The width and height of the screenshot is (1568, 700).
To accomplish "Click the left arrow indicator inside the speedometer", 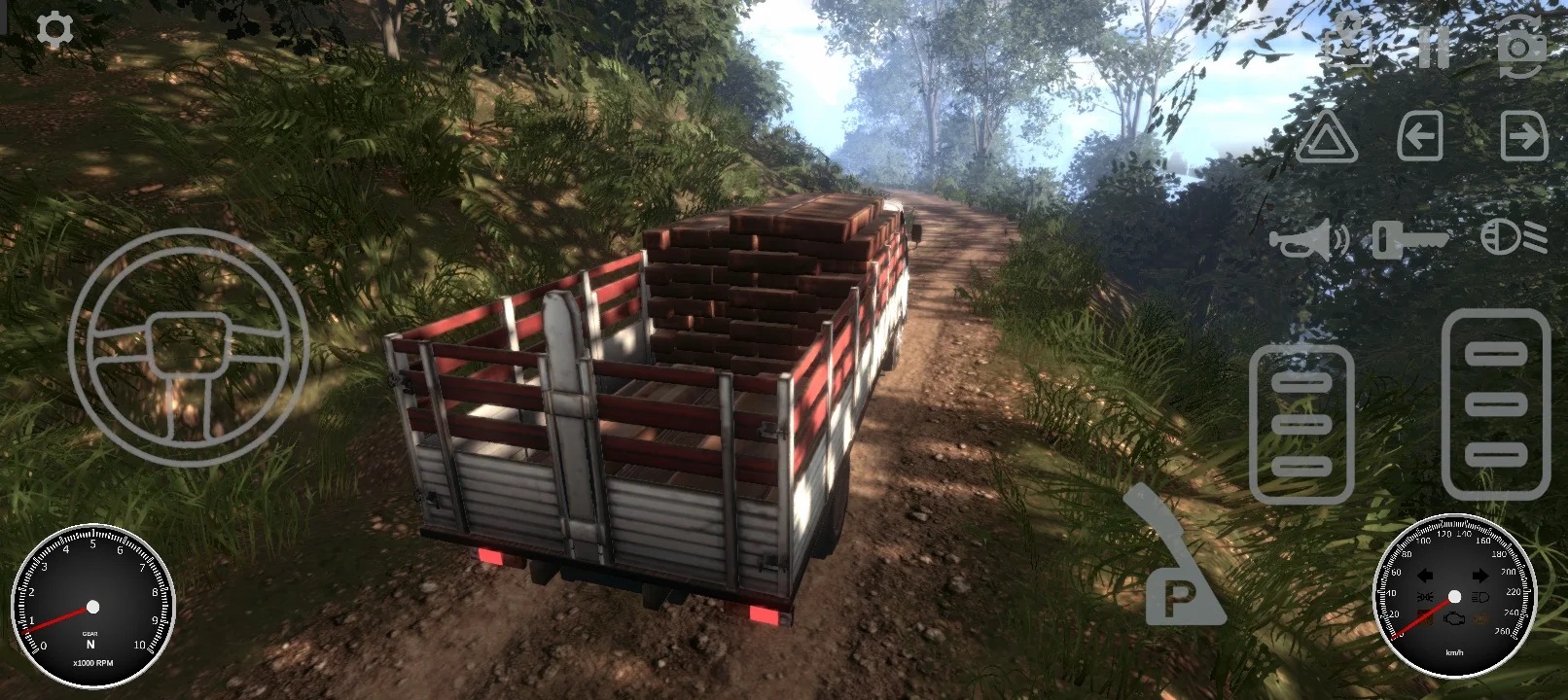I will 1425,575.
